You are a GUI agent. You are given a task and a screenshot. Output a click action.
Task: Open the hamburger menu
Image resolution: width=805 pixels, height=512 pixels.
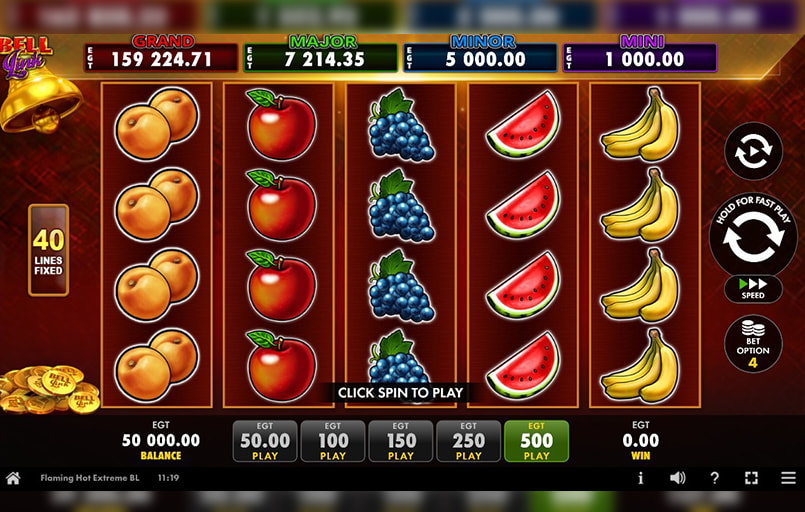(787, 478)
